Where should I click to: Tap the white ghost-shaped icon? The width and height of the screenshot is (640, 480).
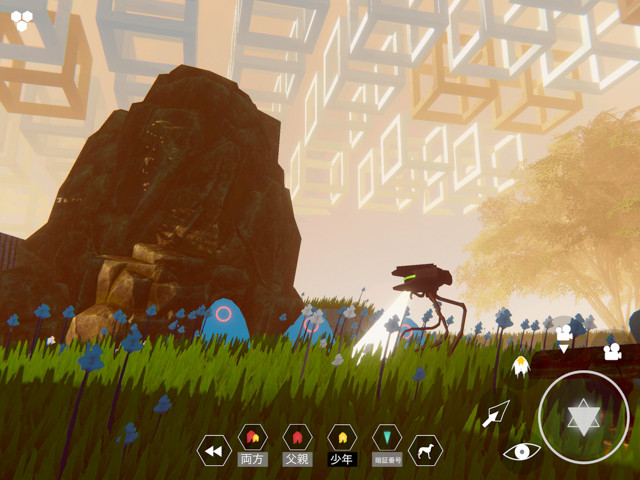(520, 366)
